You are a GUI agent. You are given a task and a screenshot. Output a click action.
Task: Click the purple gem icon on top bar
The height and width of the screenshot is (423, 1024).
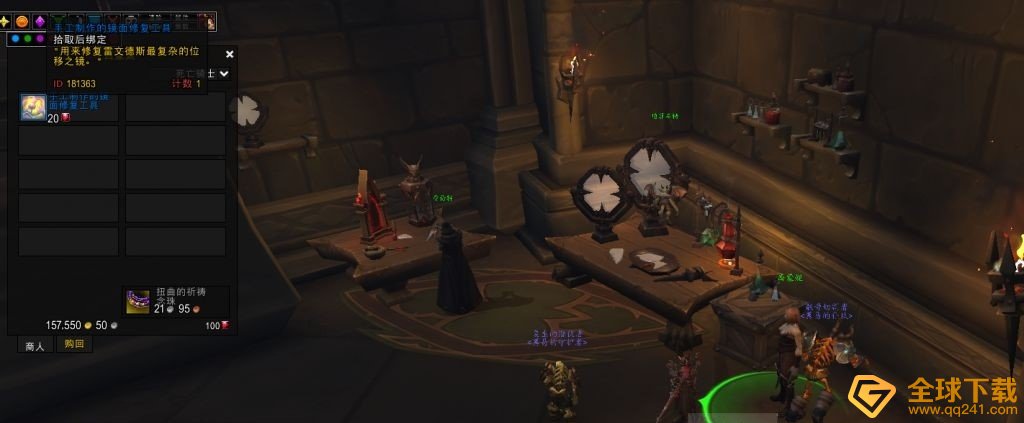click(40, 21)
